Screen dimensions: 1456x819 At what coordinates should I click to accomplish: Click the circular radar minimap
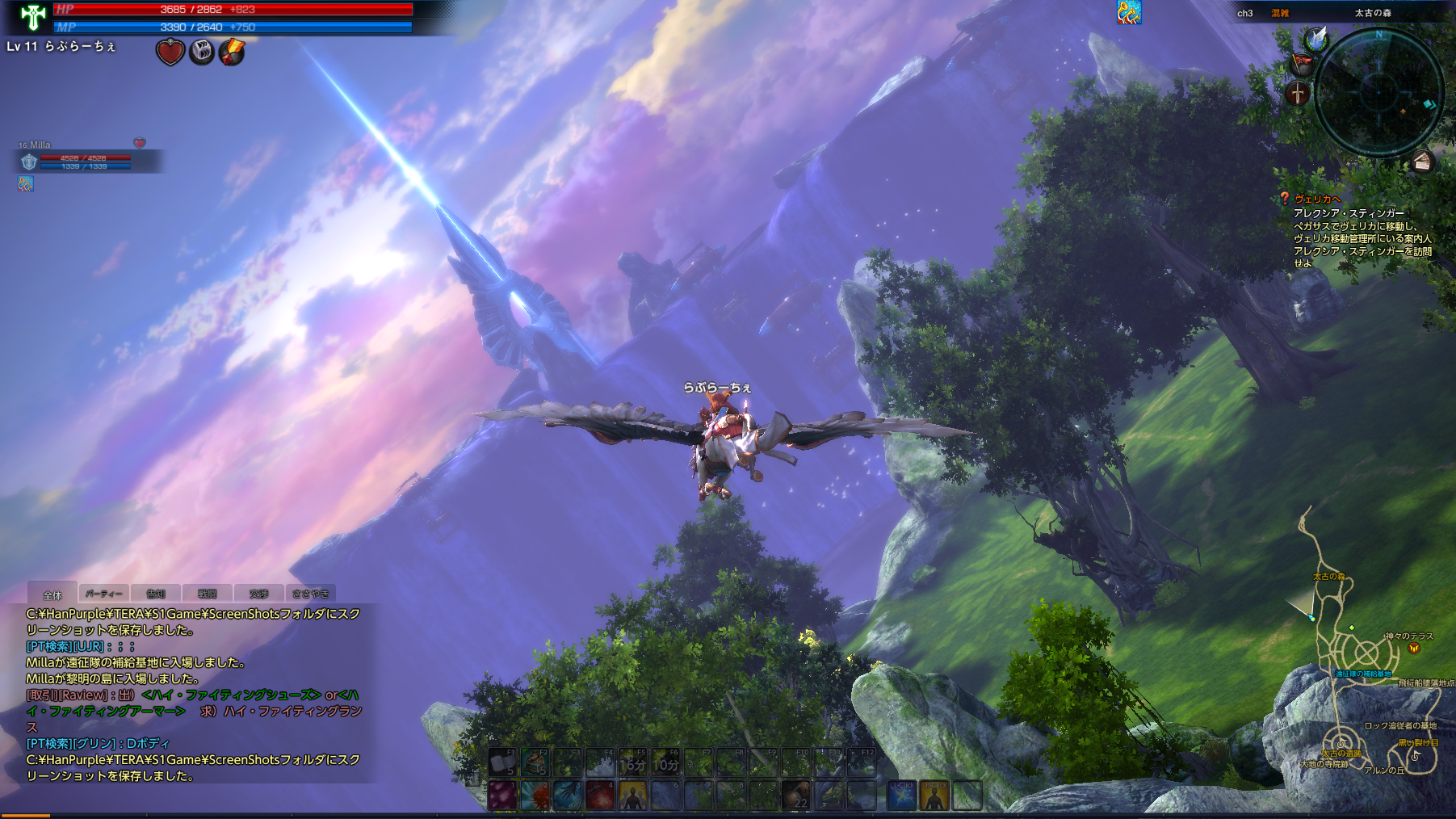1379,92
